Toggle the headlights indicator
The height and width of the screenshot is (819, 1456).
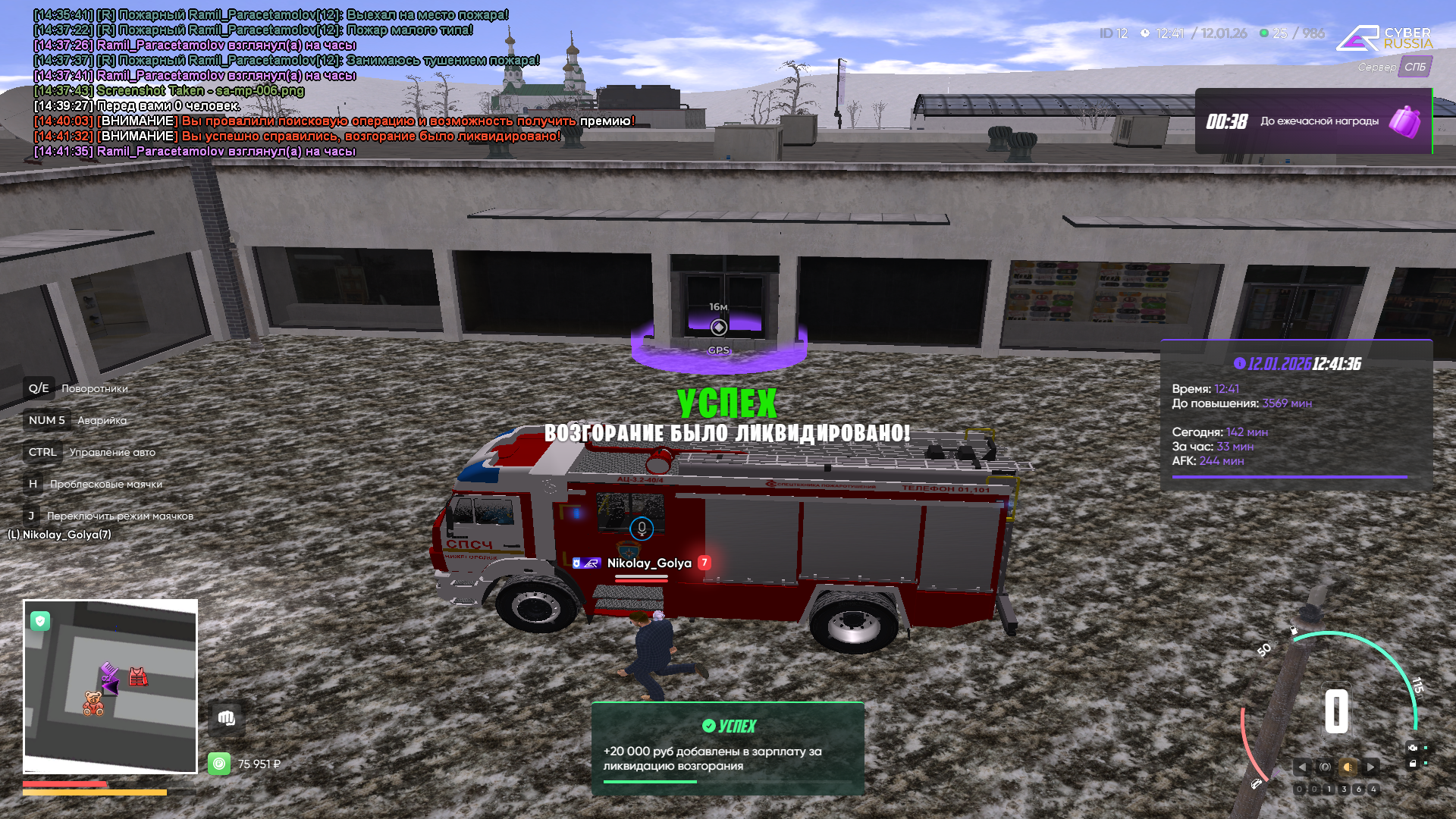click(x=1348, y=767)
